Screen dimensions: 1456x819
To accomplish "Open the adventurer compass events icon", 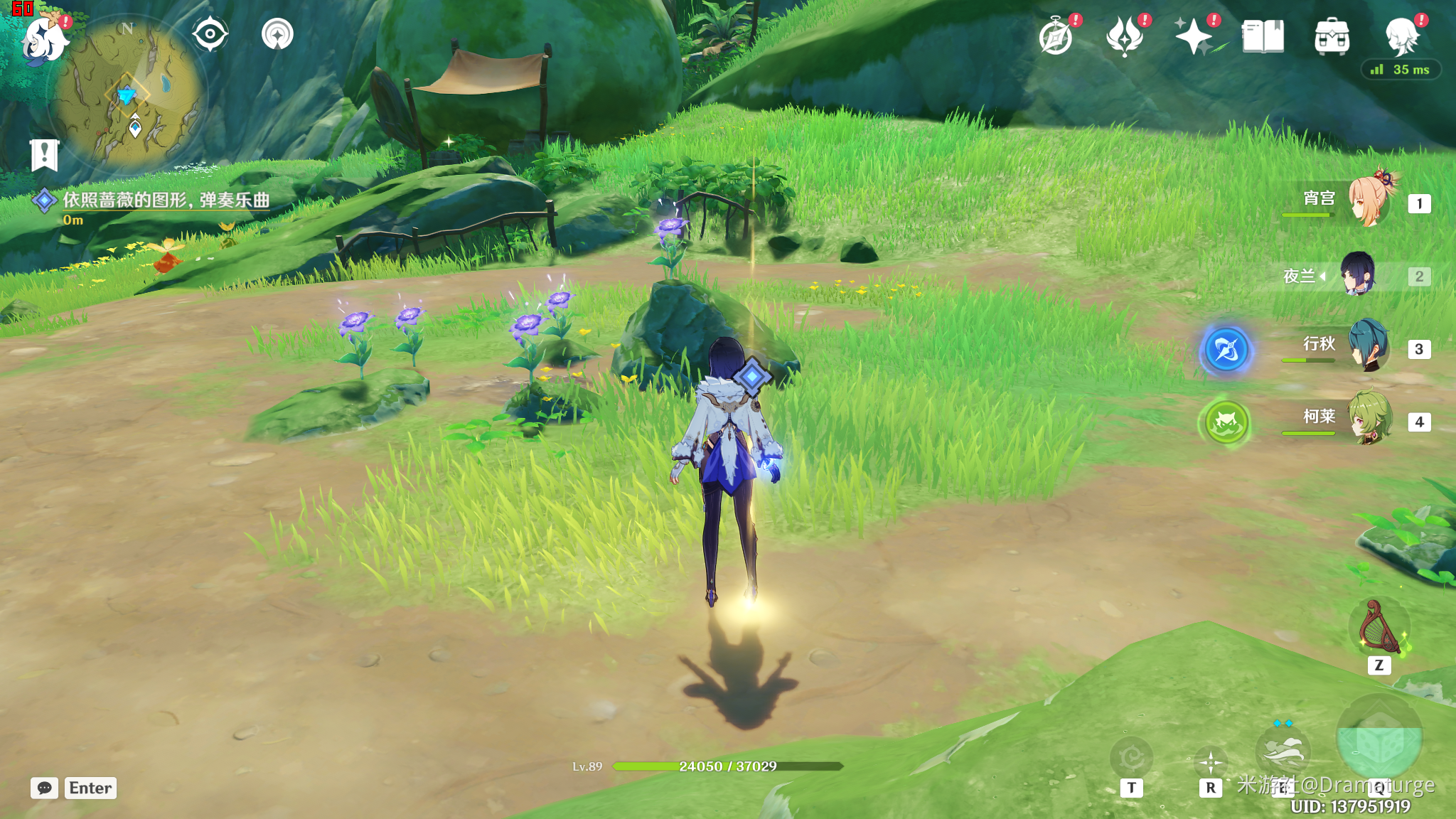I will pyautogui.click(x=1056, y=37).
